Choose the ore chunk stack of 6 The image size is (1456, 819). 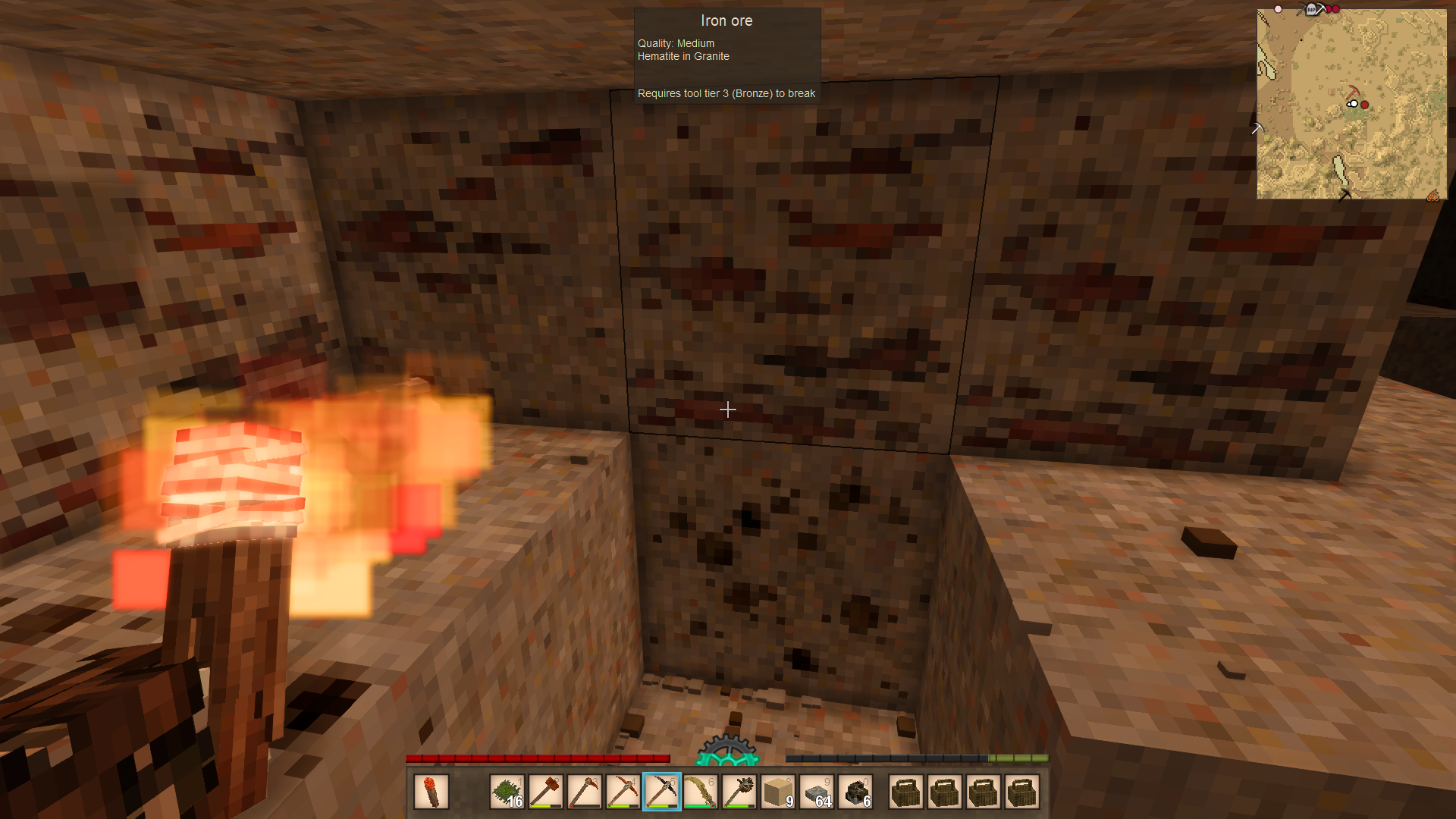tap(856, 792)
